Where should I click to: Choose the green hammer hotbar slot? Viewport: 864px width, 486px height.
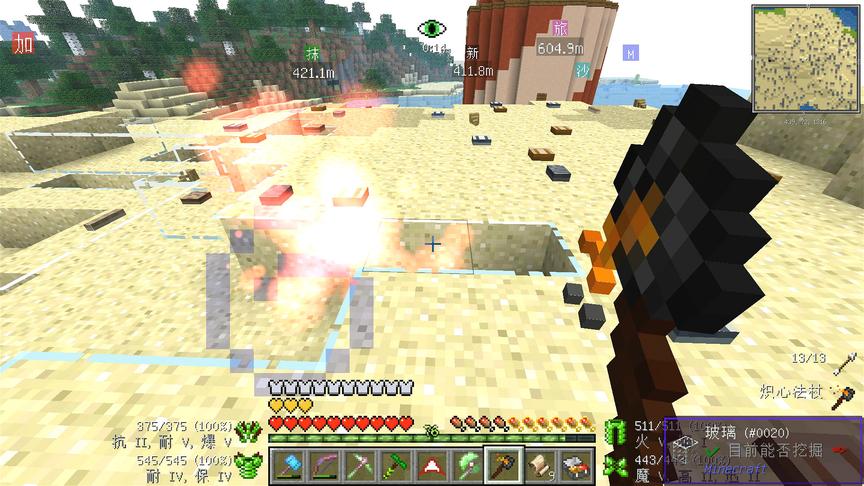click(x=393, y=466)
